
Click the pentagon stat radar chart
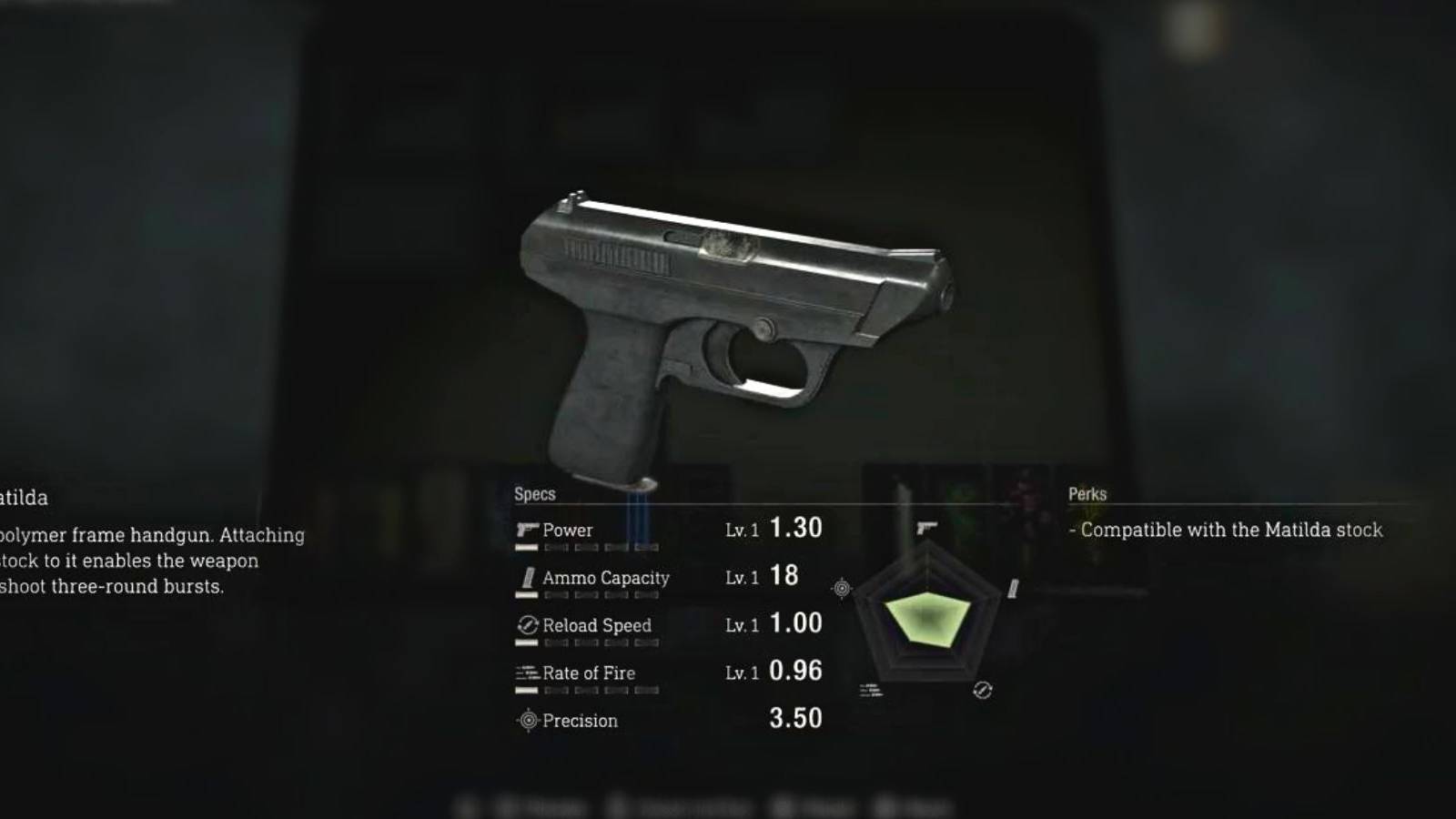pyautogui.click(x=926, y=619)
